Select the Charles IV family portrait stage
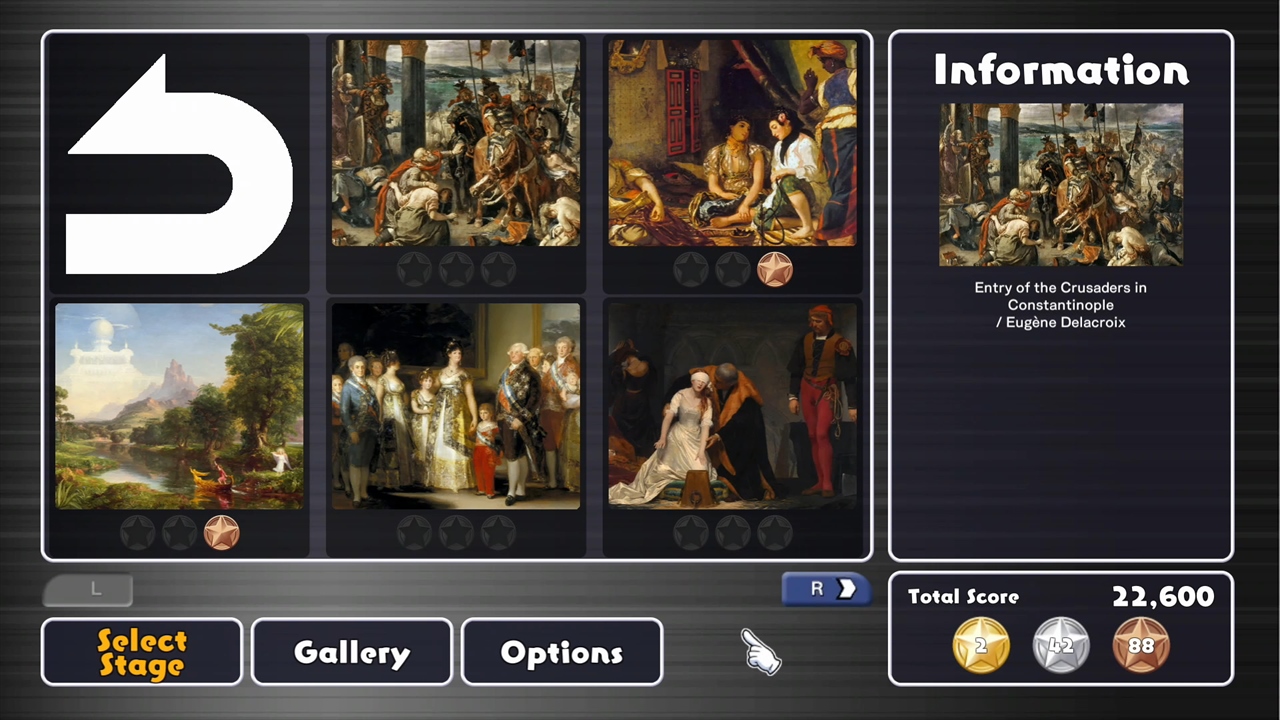 click(456, 407)
